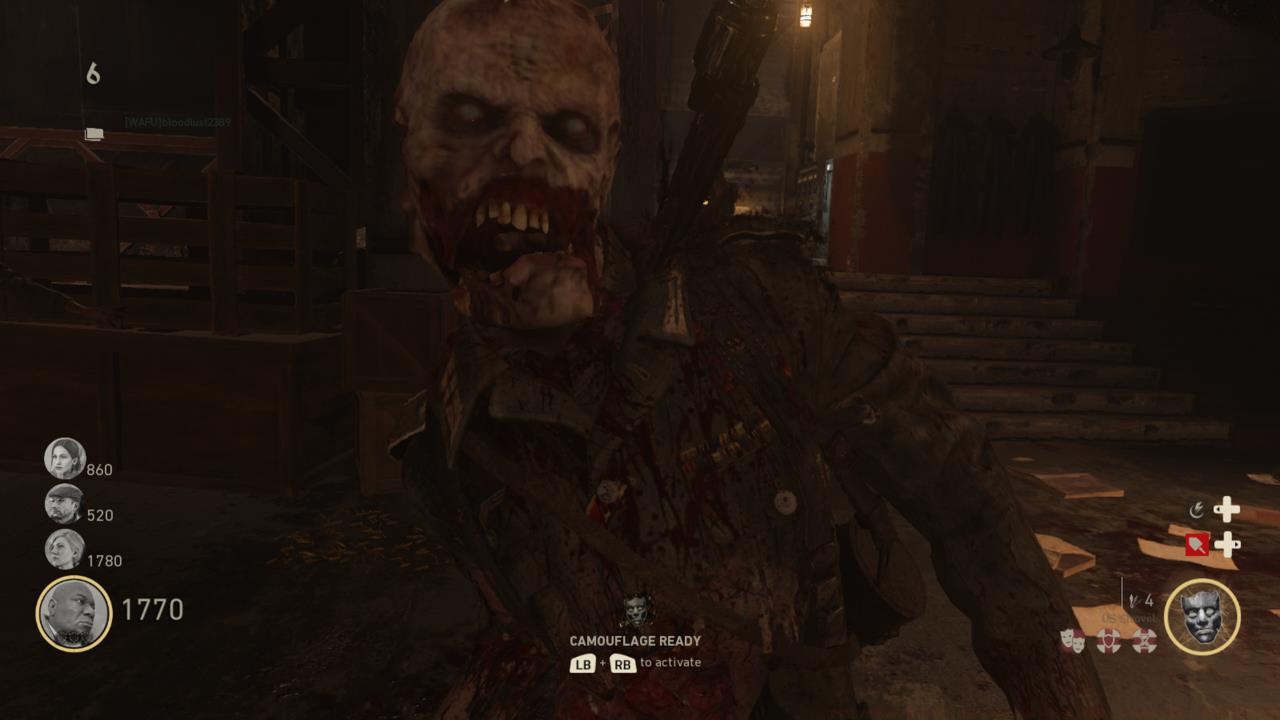Select the capped man's portrait with 520 points

(64, 504)
